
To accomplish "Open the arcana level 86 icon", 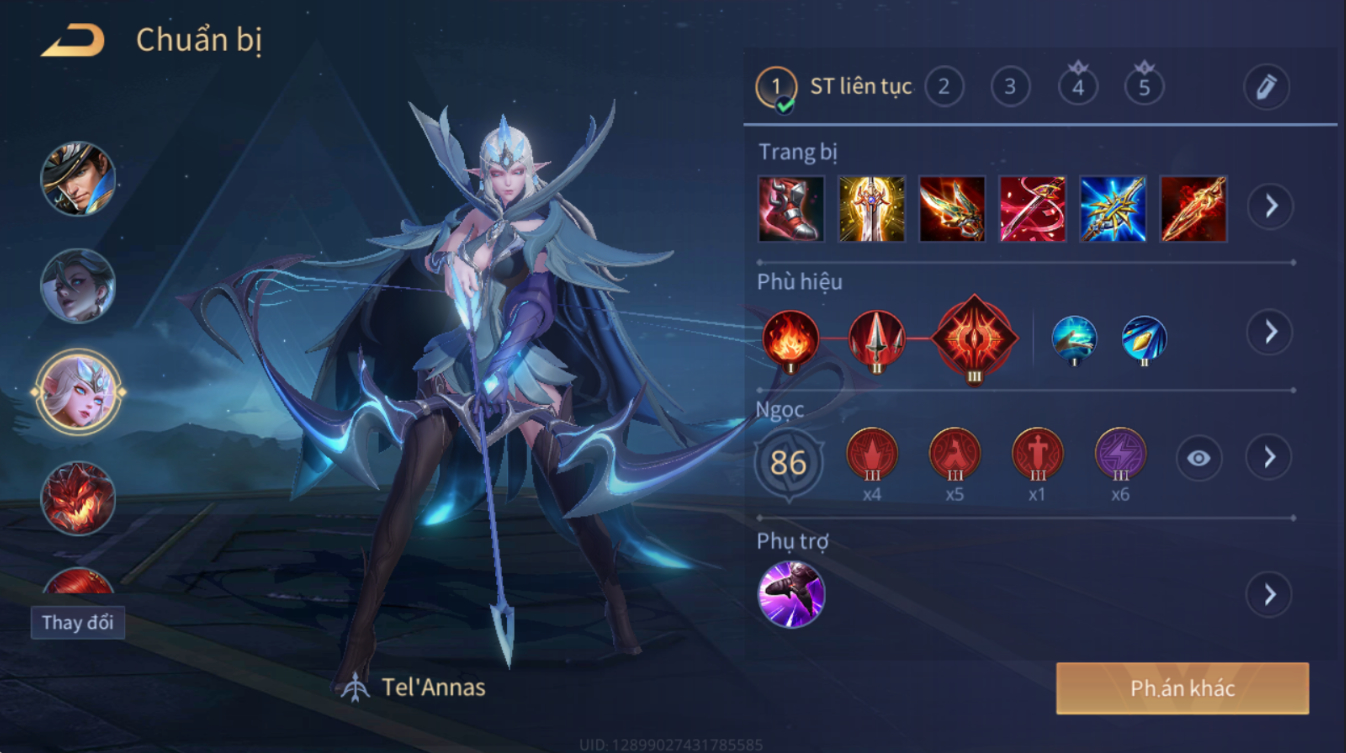I will [788, 463].
